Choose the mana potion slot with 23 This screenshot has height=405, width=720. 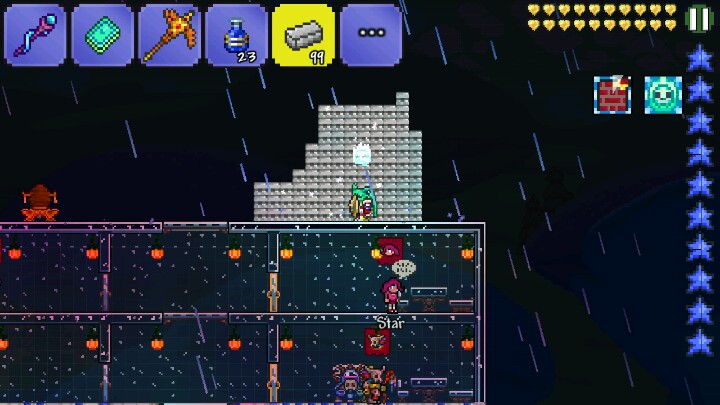coord(236,35)
